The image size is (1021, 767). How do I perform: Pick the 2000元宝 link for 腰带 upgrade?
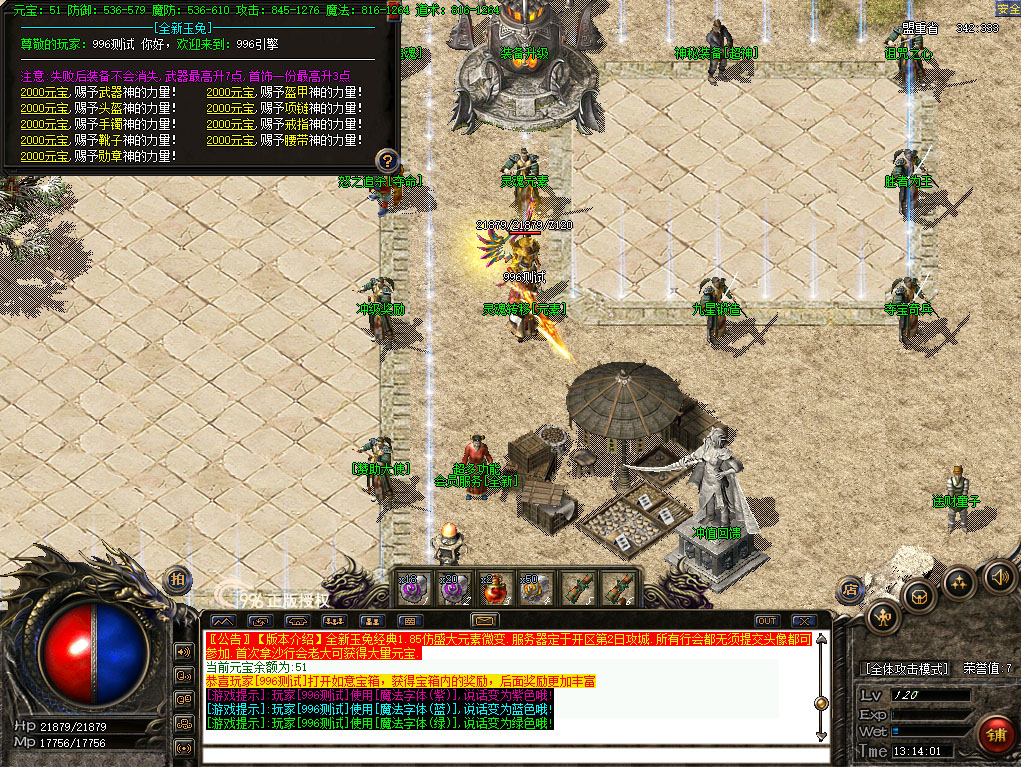click(231, 141)
